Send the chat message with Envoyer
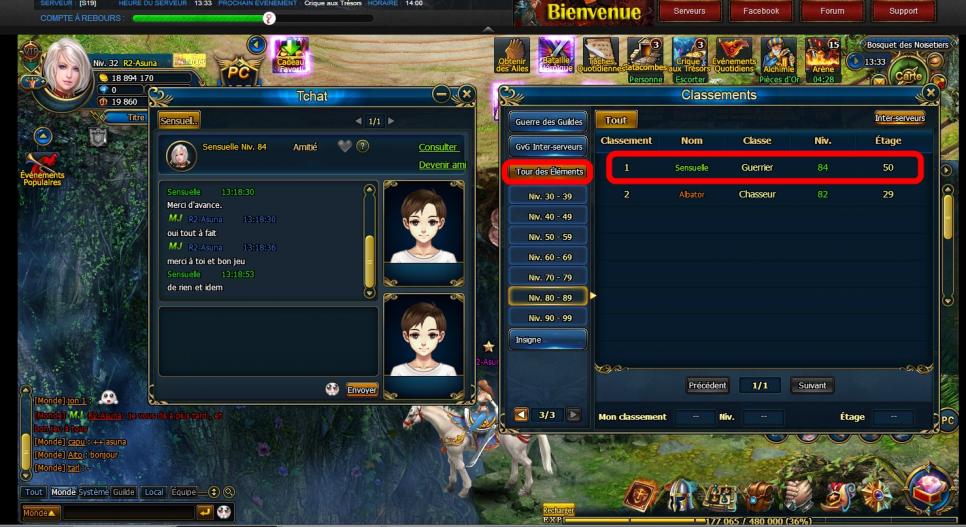Screen dimensions: 966x527 [x=361, y=389]
